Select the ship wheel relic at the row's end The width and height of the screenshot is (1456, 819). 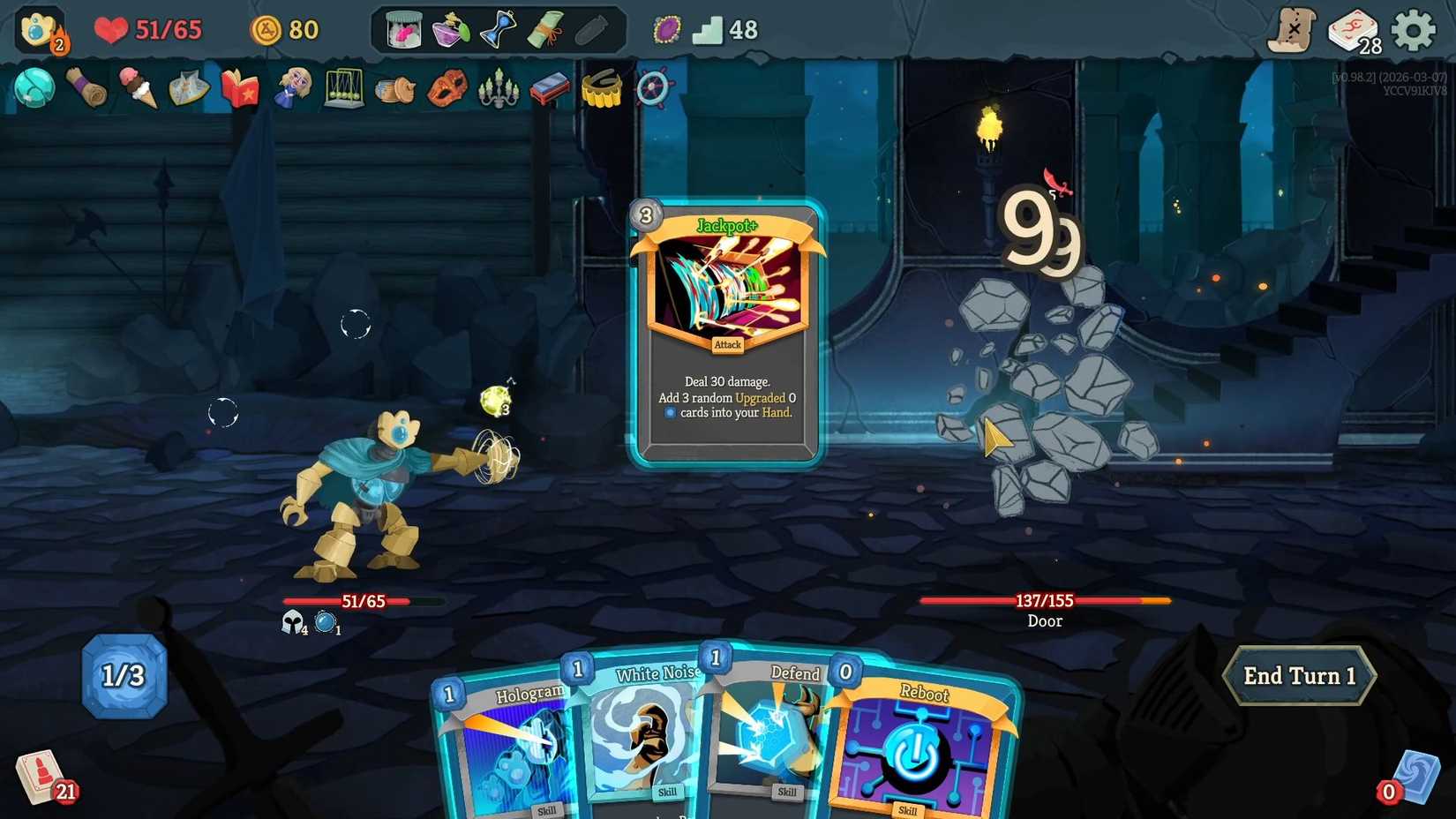(x=653, y=88)
